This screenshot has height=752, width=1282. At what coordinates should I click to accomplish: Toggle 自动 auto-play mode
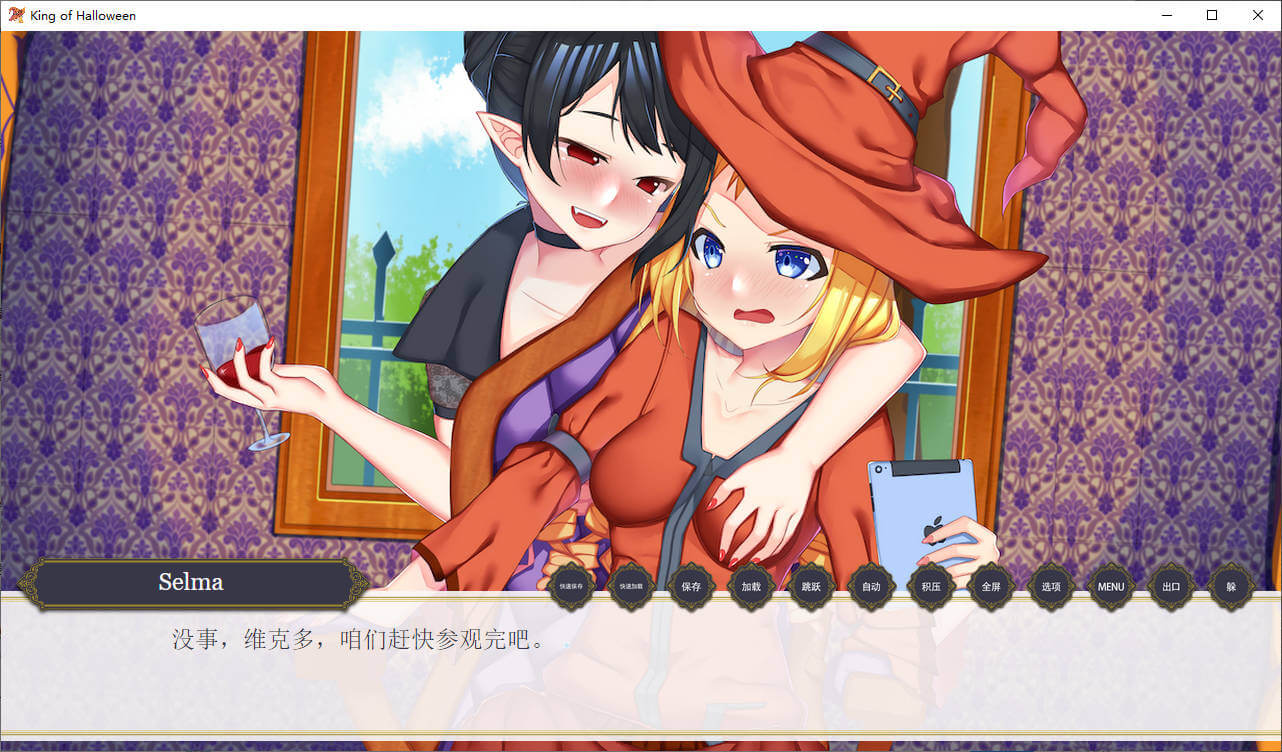[871, 587]
